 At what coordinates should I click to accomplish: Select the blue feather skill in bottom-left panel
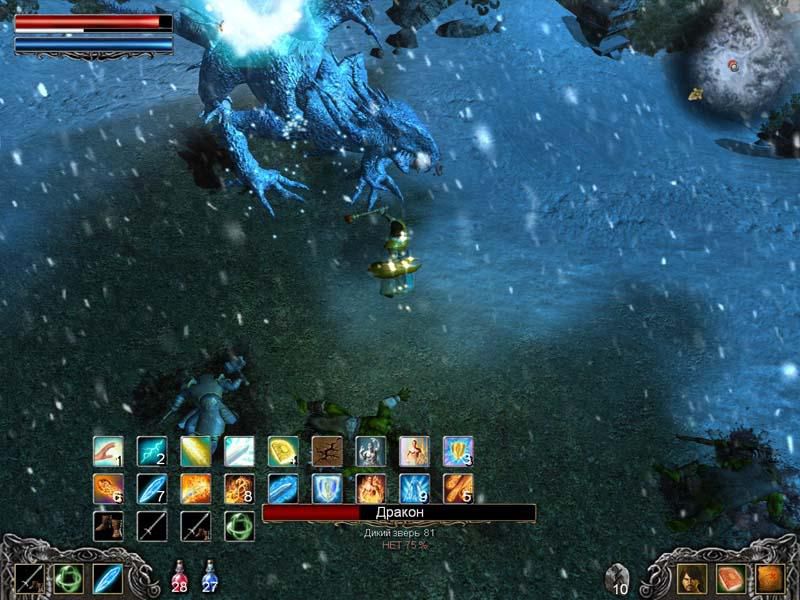[x=108, y=578]
